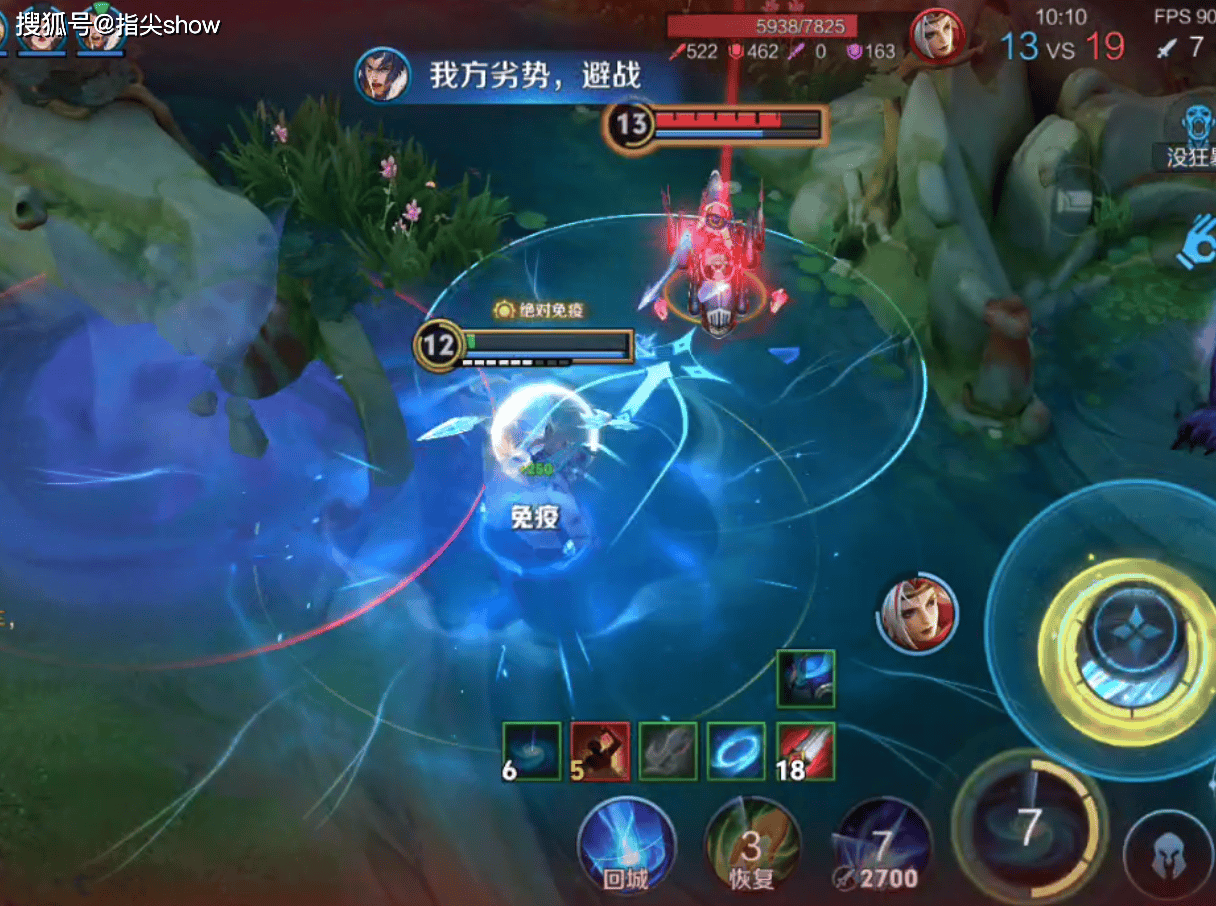Screen dimensions: 1216x906
Task: Send the 没狂暴 quick signal
Action: pos(1194,134)
